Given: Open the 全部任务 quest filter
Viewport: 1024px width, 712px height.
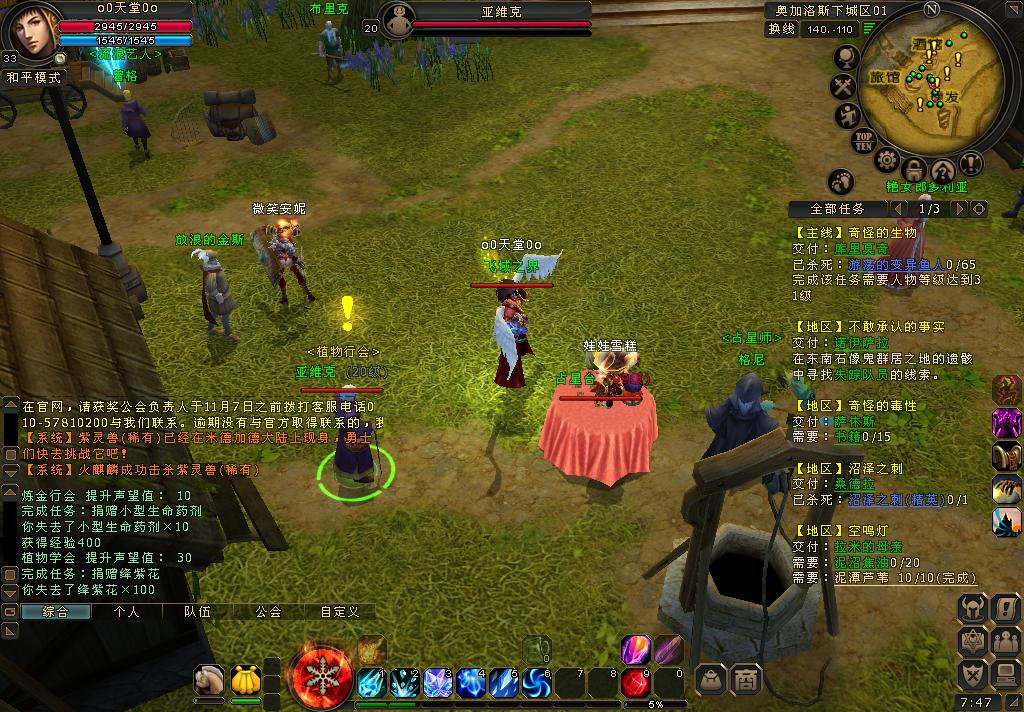Looking at the screenshot, I should click(x=838, y=209).
